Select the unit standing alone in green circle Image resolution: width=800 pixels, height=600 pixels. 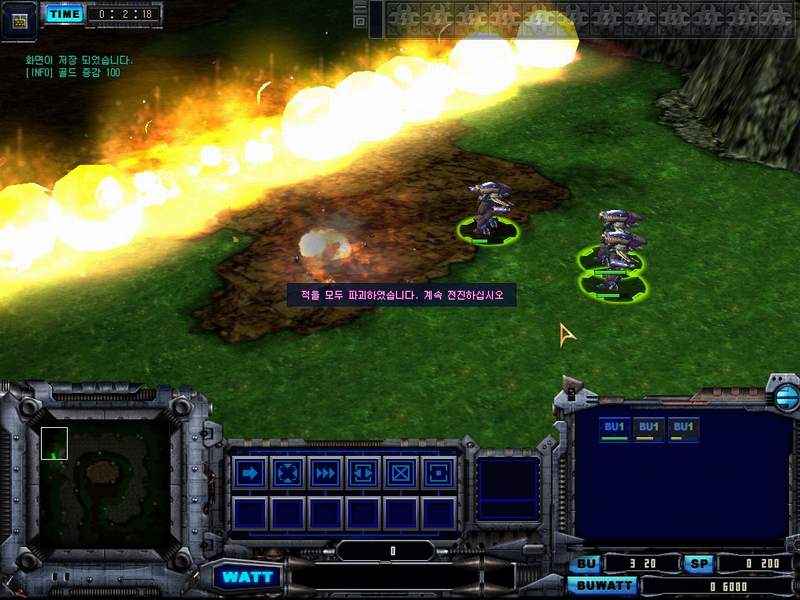[489, 212]
